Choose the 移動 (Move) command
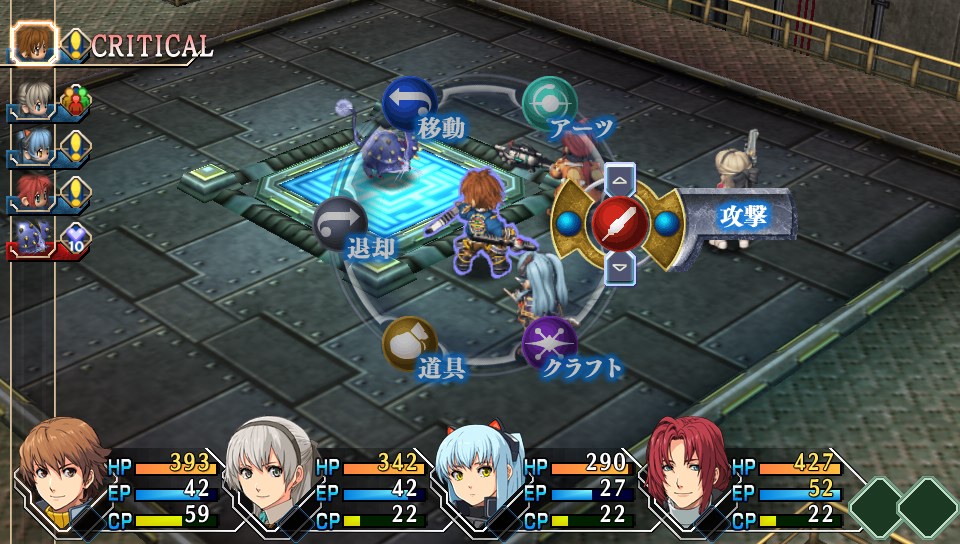This screenshot has height=544, width=960. click(x=409, y=101)
